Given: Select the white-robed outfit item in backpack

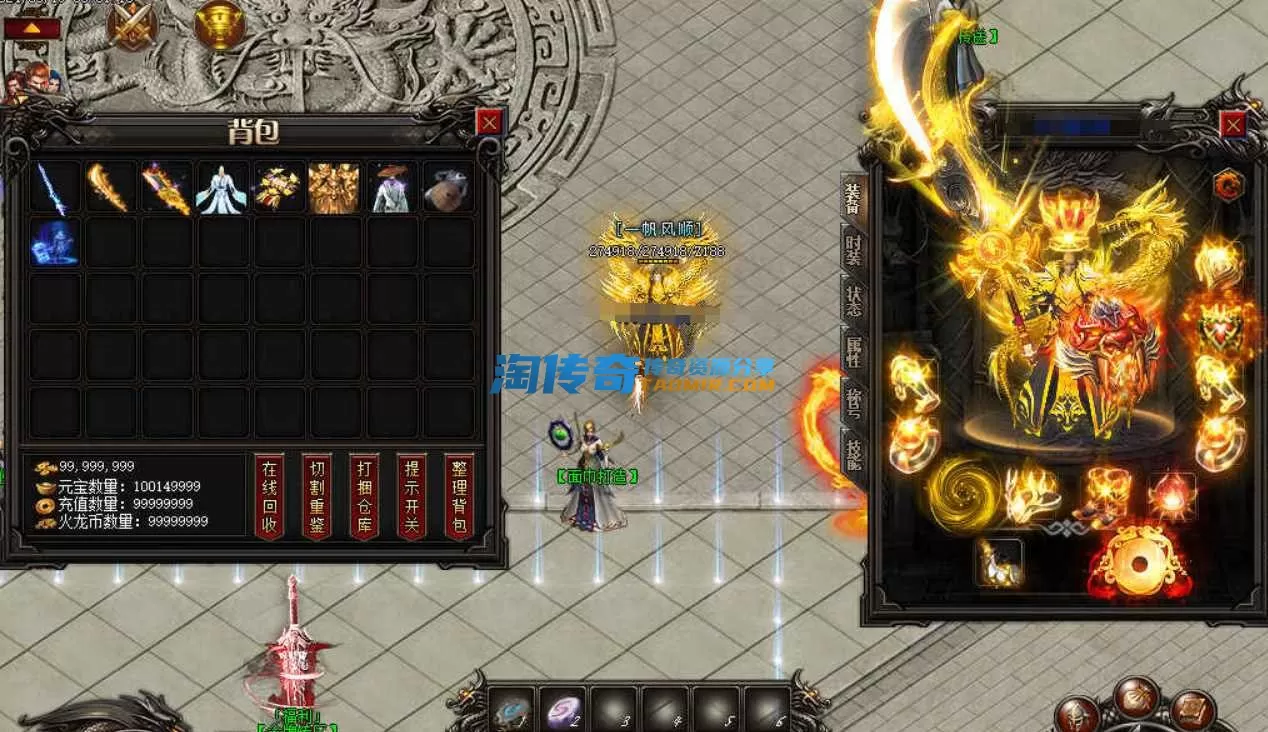Looking at the screenshot, I should [x=221, y=188].
